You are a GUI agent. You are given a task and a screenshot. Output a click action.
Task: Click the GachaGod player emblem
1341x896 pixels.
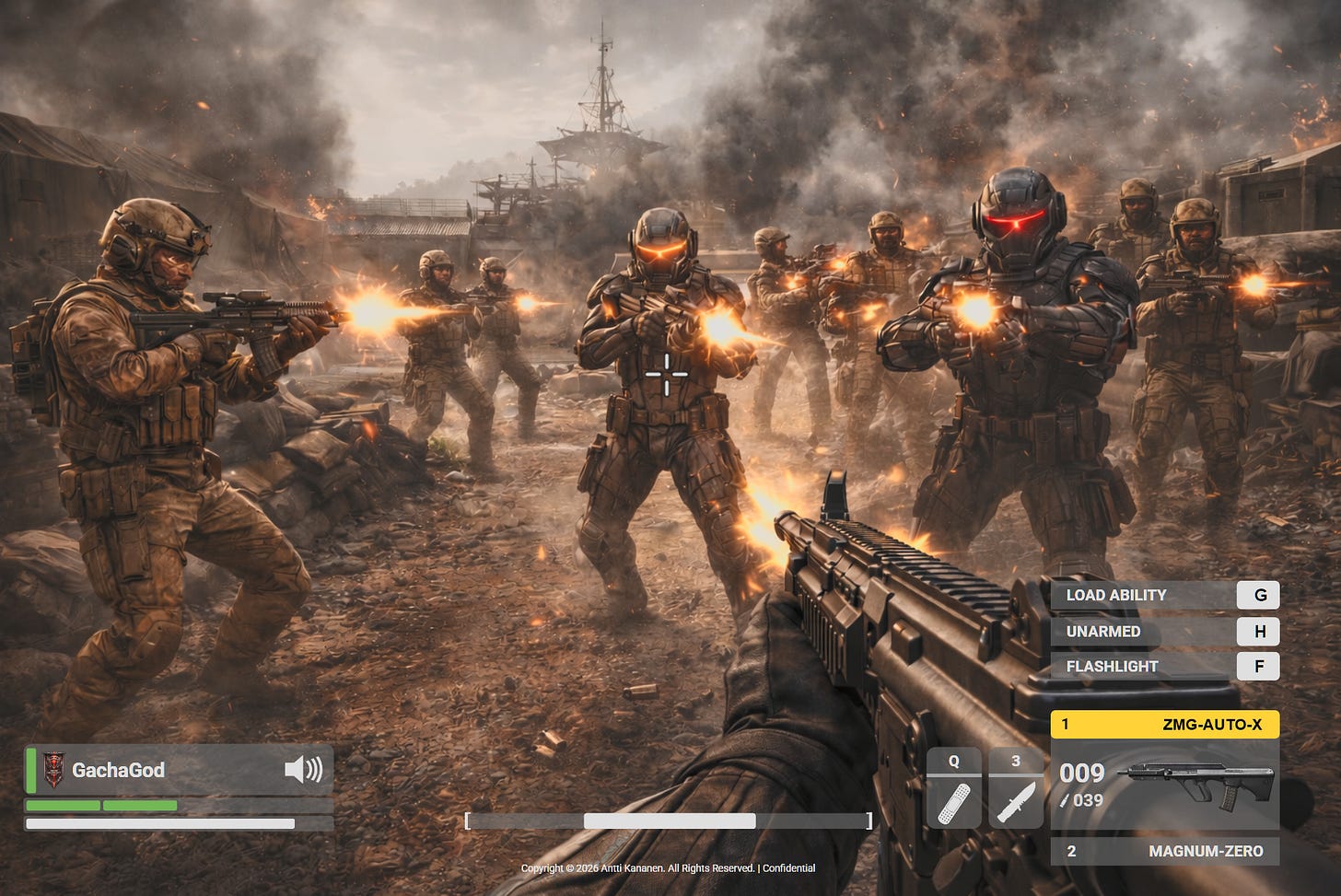click(53, 770)
